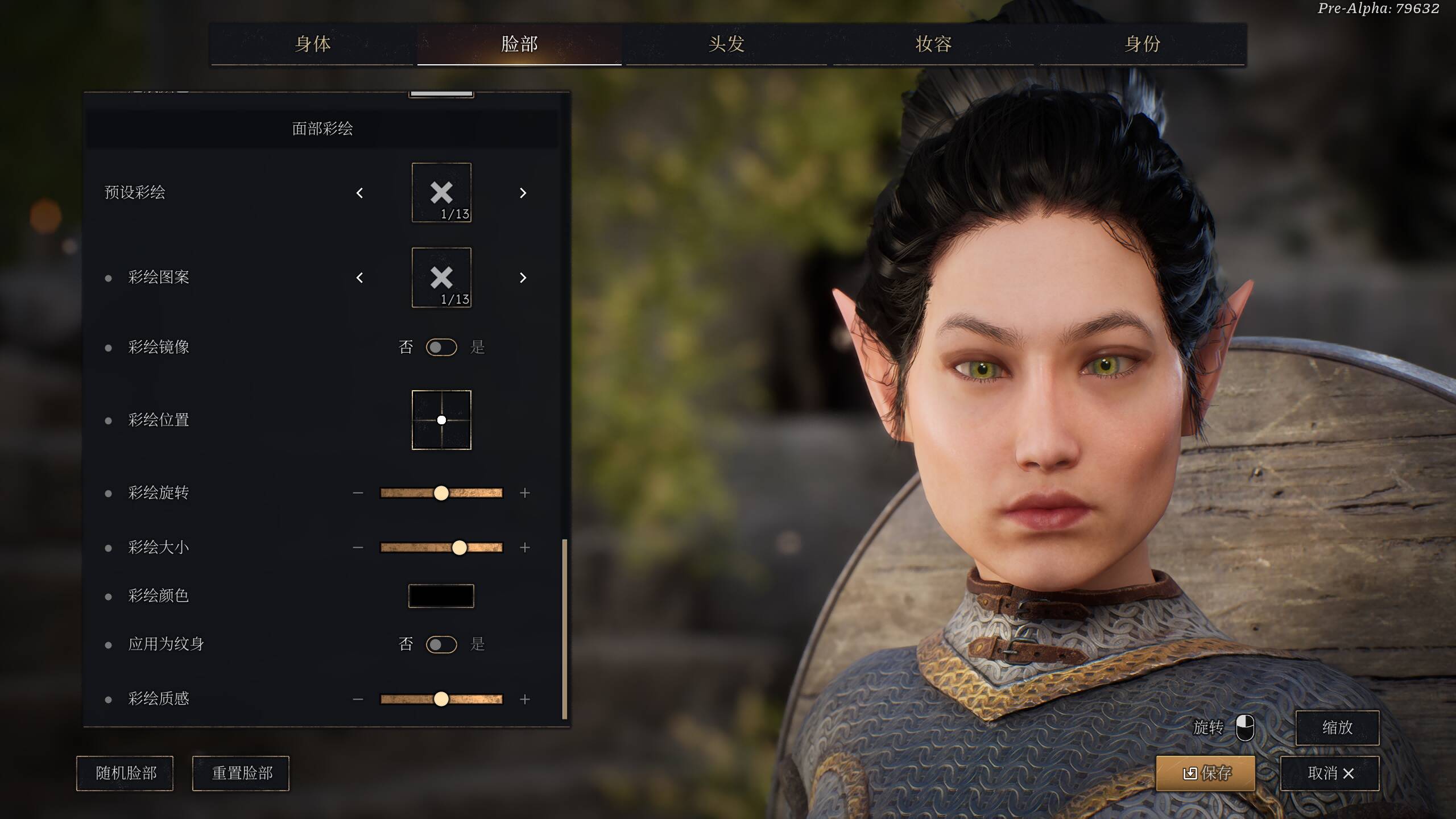Image resolution: width=1456 pixels, height=819 pixels.
Task: Randomize face with 随机脸部 button
Action: tap(125, 773)
